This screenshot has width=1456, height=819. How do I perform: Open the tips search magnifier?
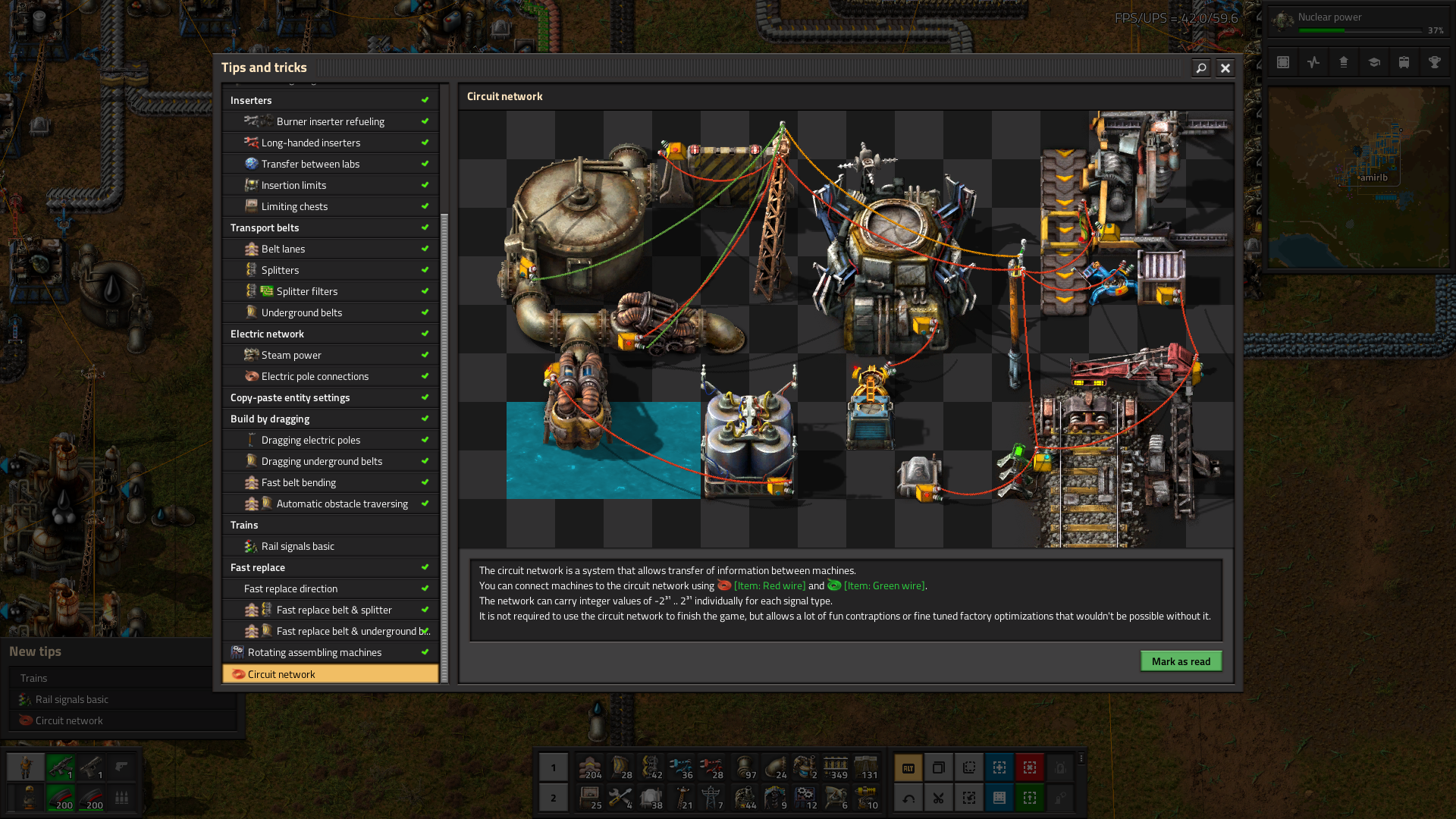pos(1200,68)
